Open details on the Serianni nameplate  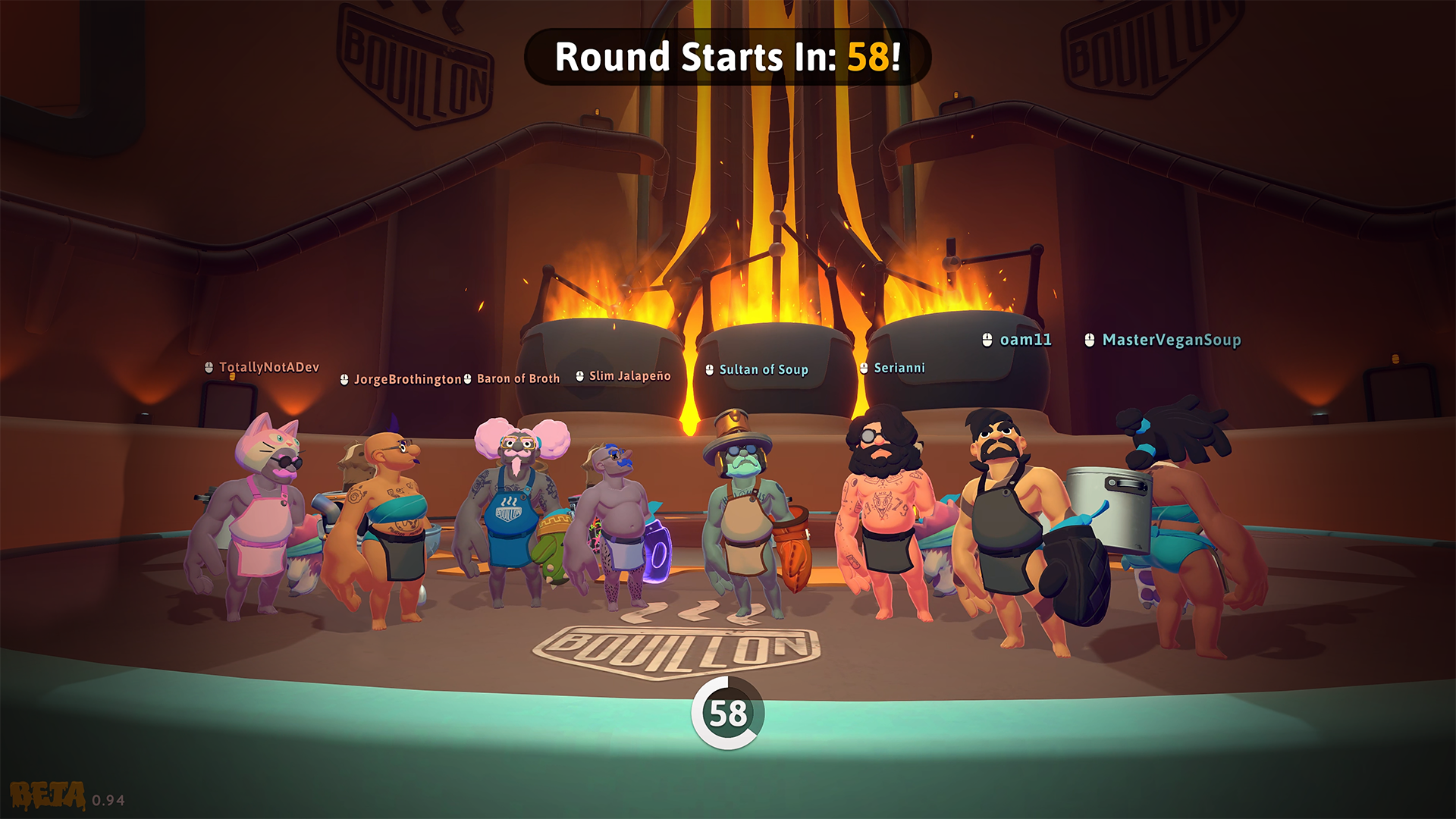(x=899, y=368)
